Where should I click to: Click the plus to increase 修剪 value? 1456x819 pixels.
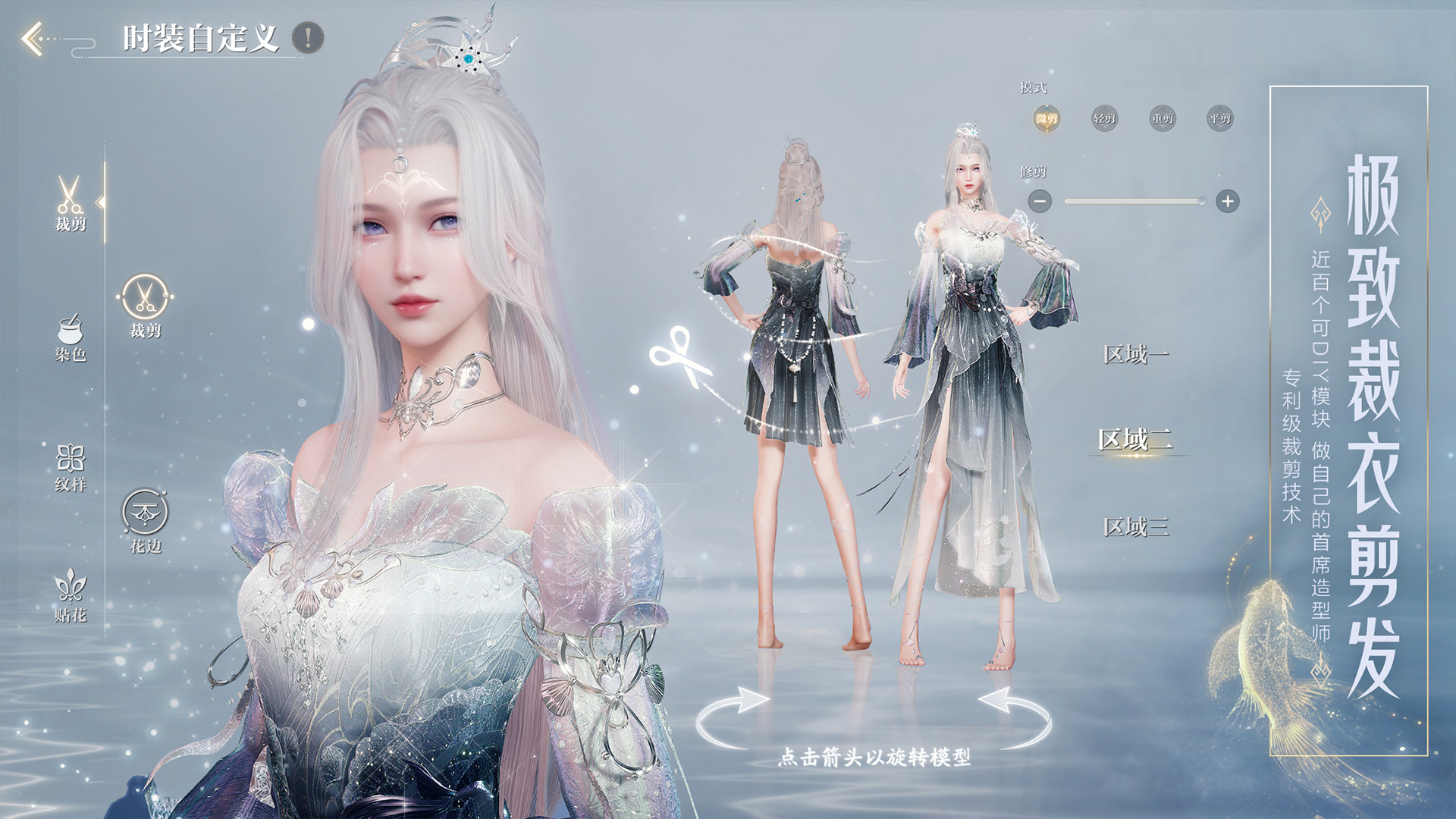point(1228,199)
